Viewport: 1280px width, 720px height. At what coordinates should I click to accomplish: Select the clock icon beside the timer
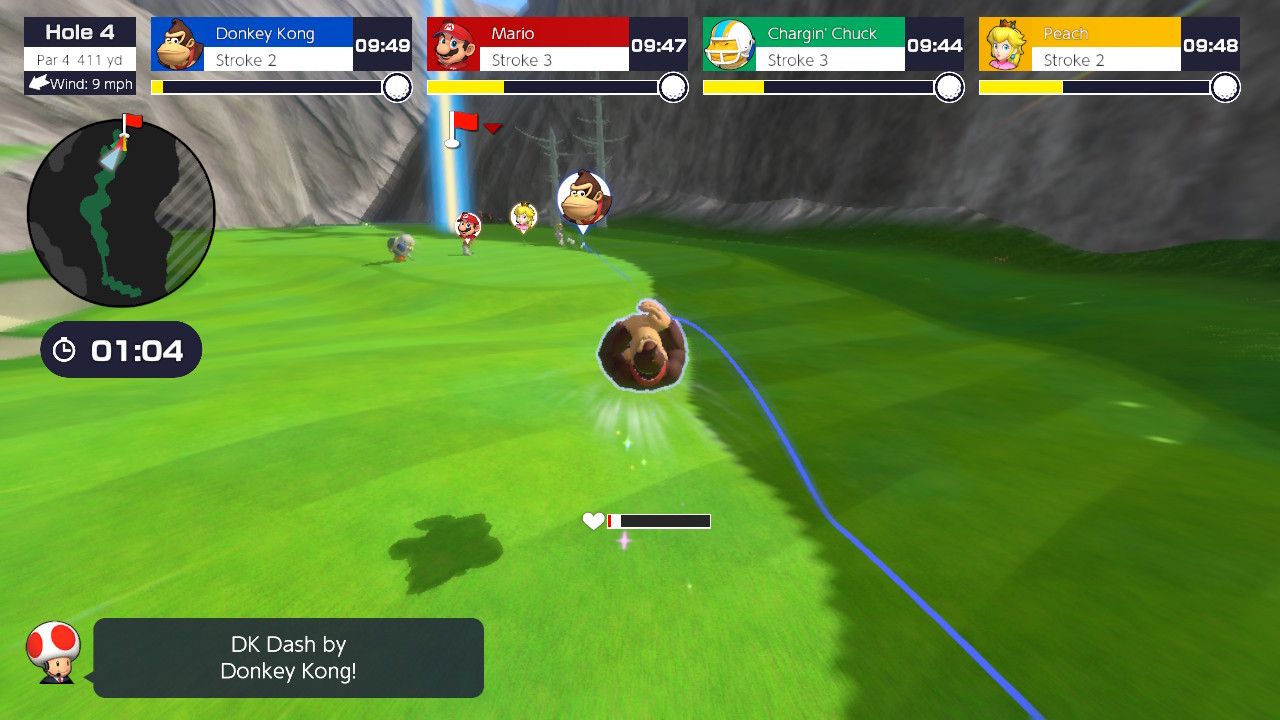[65, 349]
